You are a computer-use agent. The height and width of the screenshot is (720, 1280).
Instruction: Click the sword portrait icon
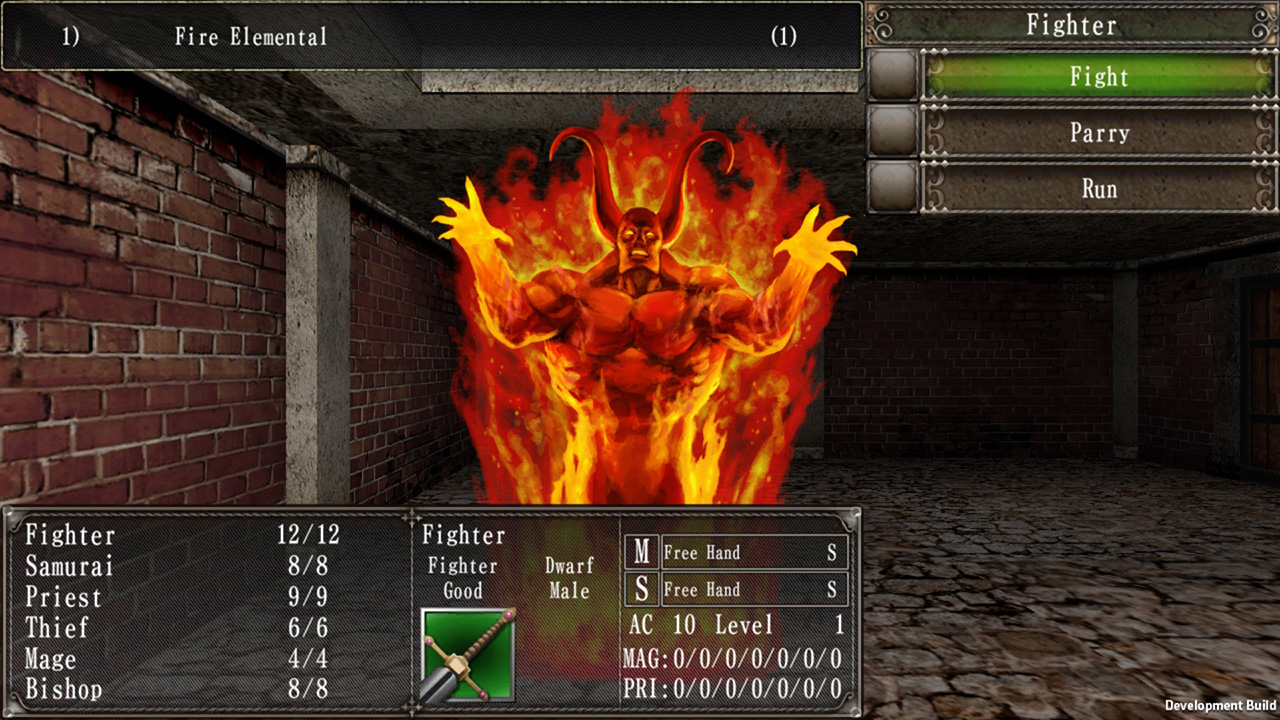[x=468, y=655]
